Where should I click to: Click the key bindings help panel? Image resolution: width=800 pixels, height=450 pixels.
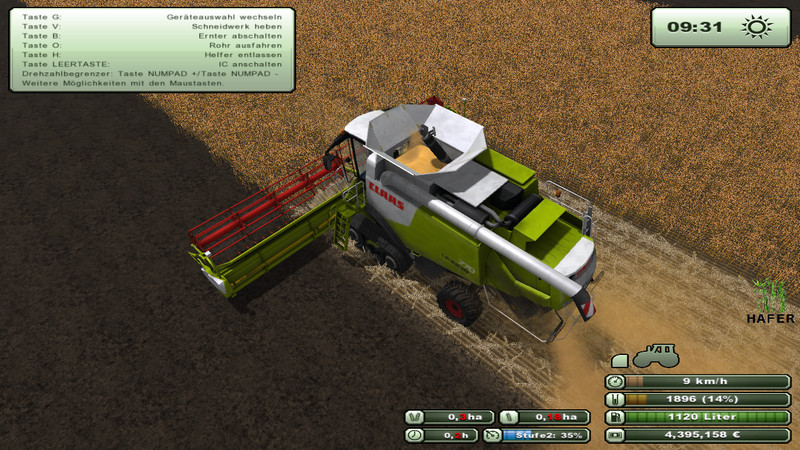pos(152,49)
